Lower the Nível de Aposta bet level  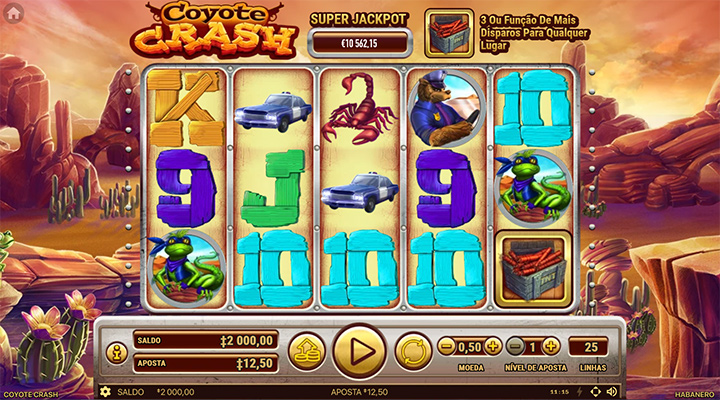pyautogui.click(x=515, y=346)
